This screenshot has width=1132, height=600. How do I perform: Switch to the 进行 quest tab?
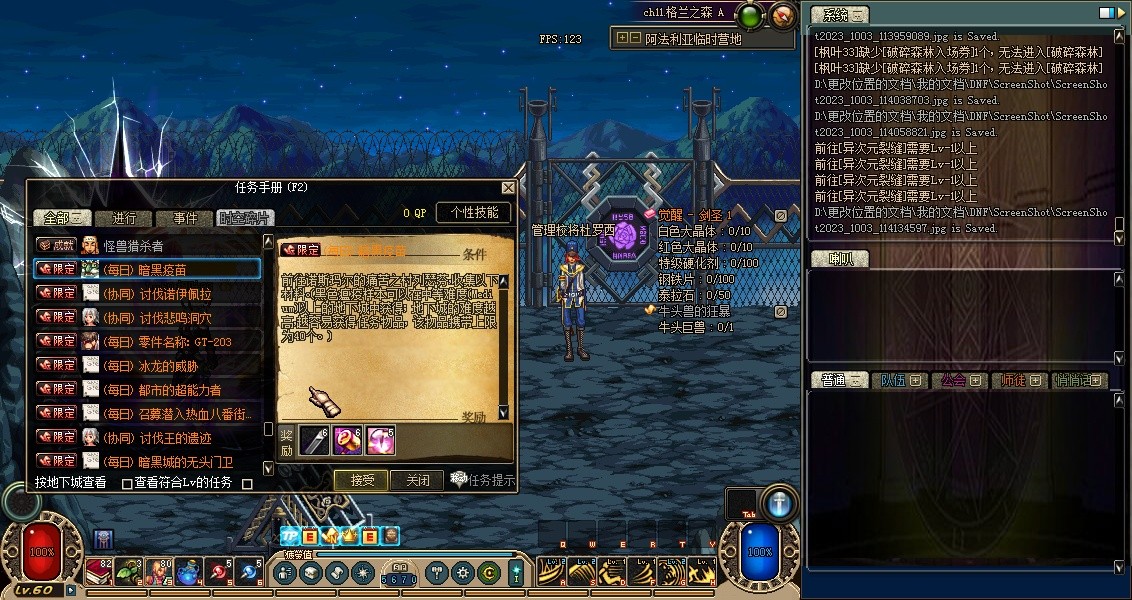[124, 218]
